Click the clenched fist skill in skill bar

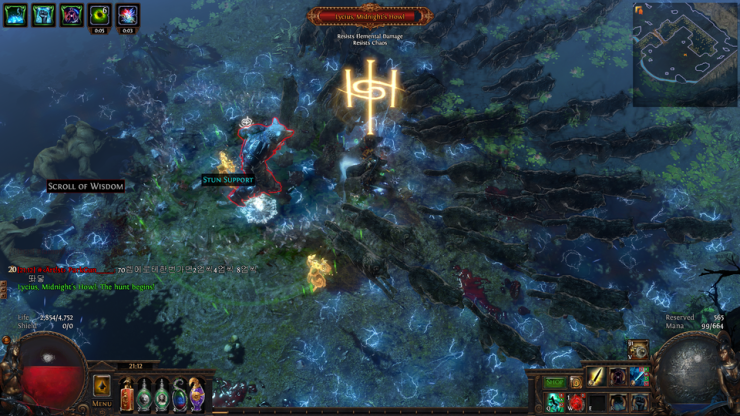click(639, 402)
